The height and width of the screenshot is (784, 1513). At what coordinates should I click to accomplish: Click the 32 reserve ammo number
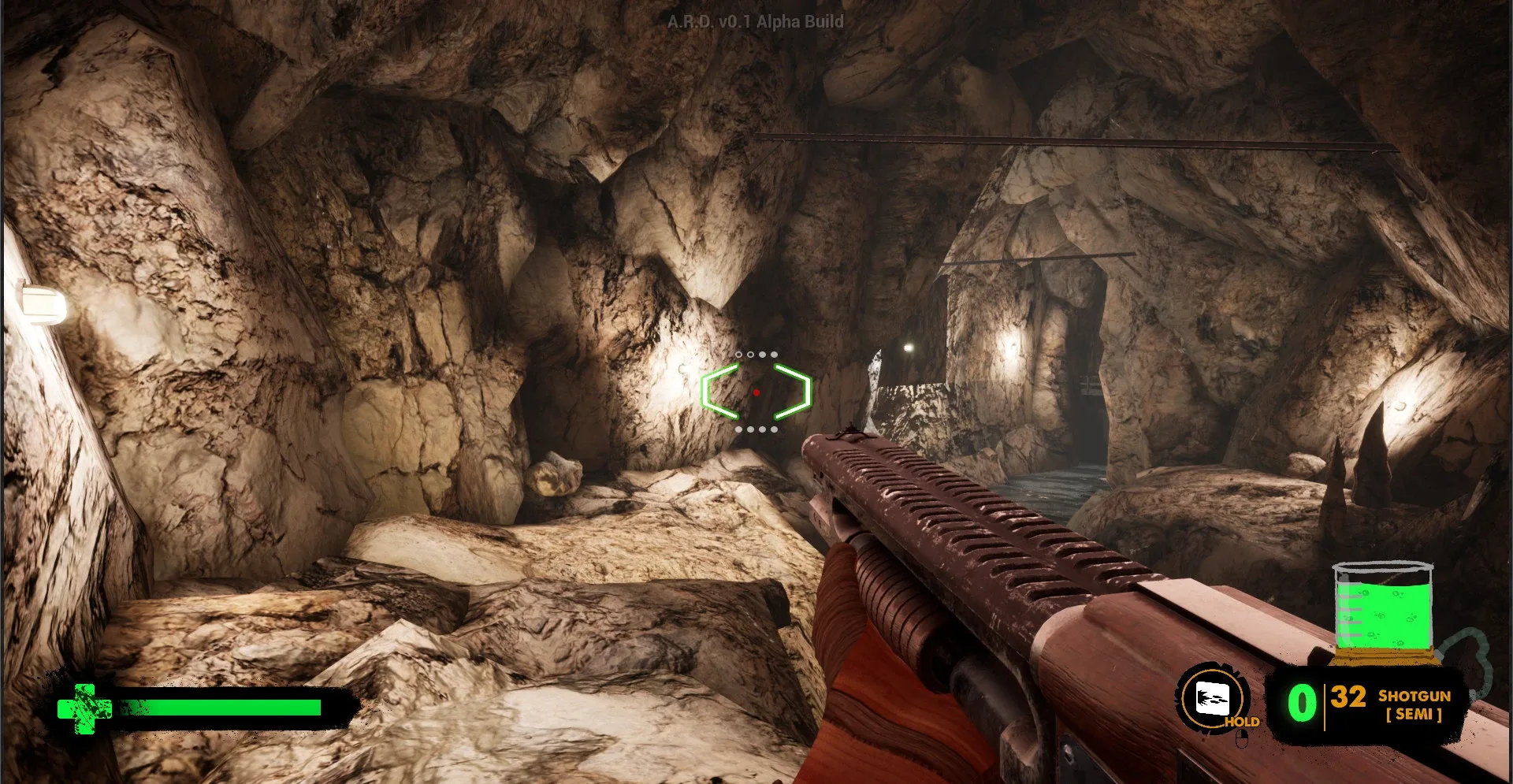(x=1347, y=697)
